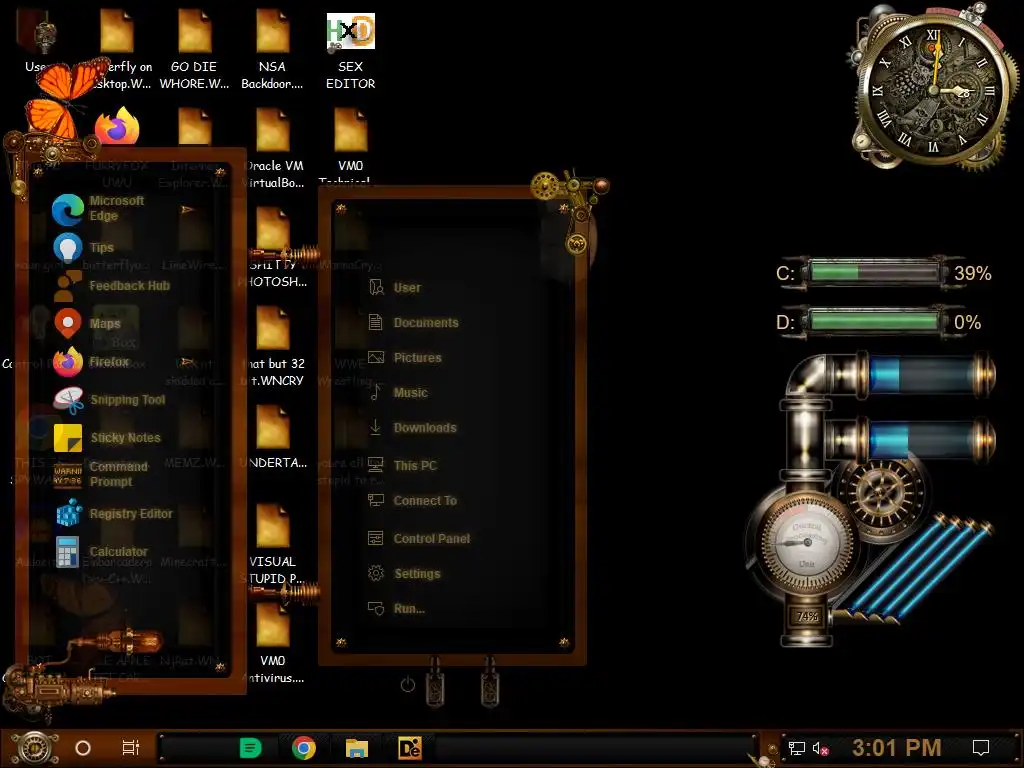This screenshot has width=1024, height=768.
Task: Choose Pictures in the places panel
Action: 416,358
